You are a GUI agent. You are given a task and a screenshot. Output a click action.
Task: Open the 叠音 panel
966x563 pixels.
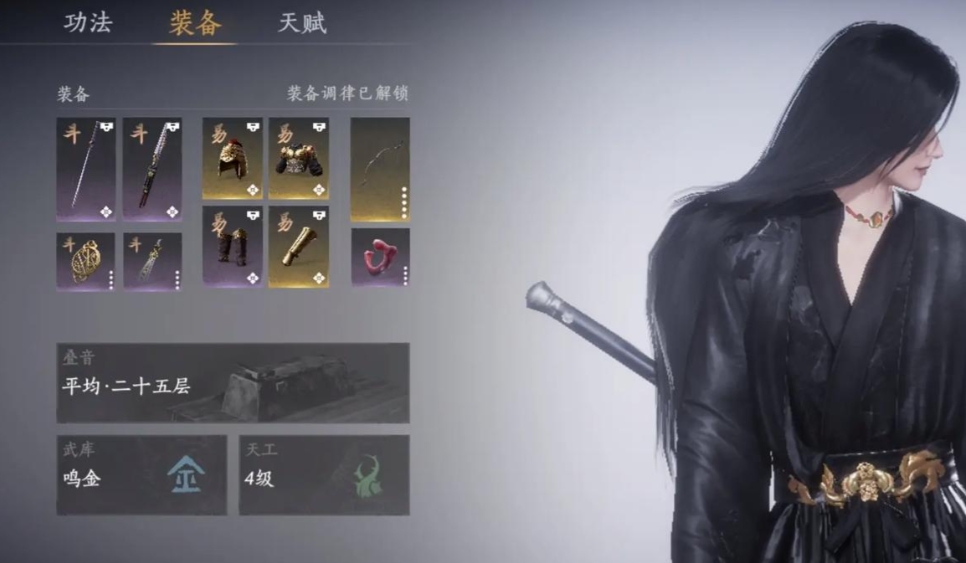[x=232, y=382]
